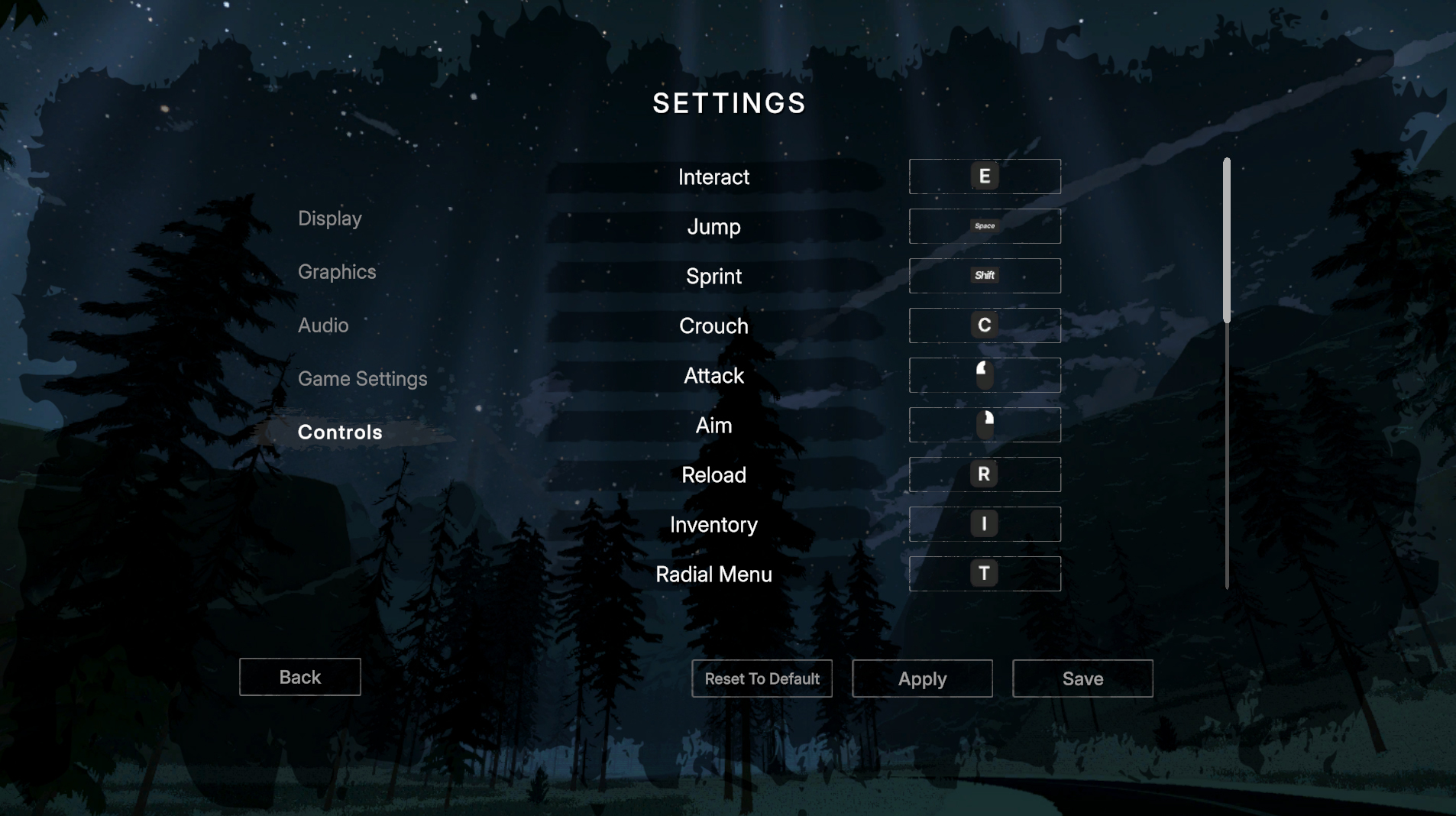Open the Game Settings section
1456x816 pixels.
[363, 379]
